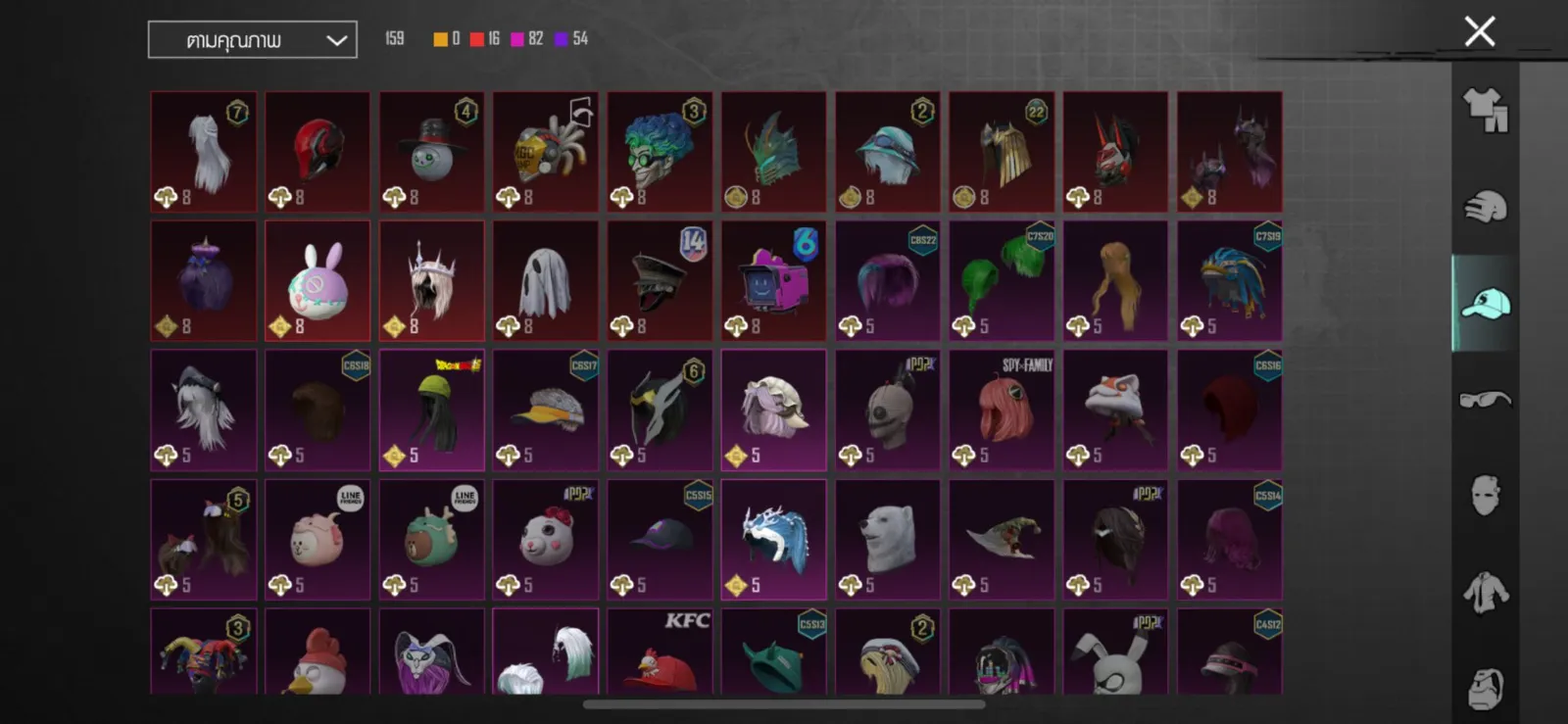The width and height of the screenshot is (1568, 724).
Task: Open the helmet category tab
Action: [x=1485, y=207]
